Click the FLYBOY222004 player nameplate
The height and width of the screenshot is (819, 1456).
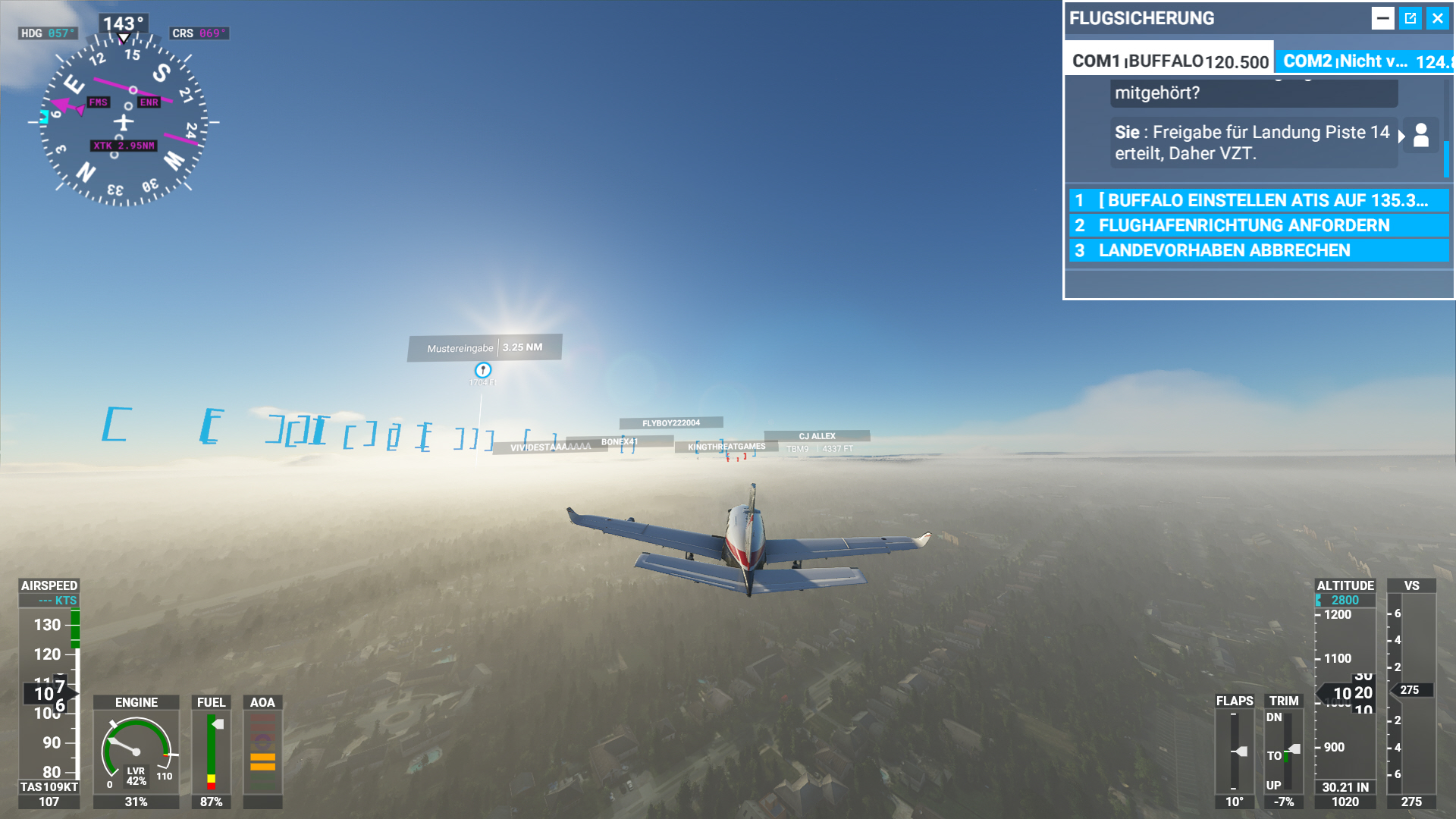coord(670,422)
